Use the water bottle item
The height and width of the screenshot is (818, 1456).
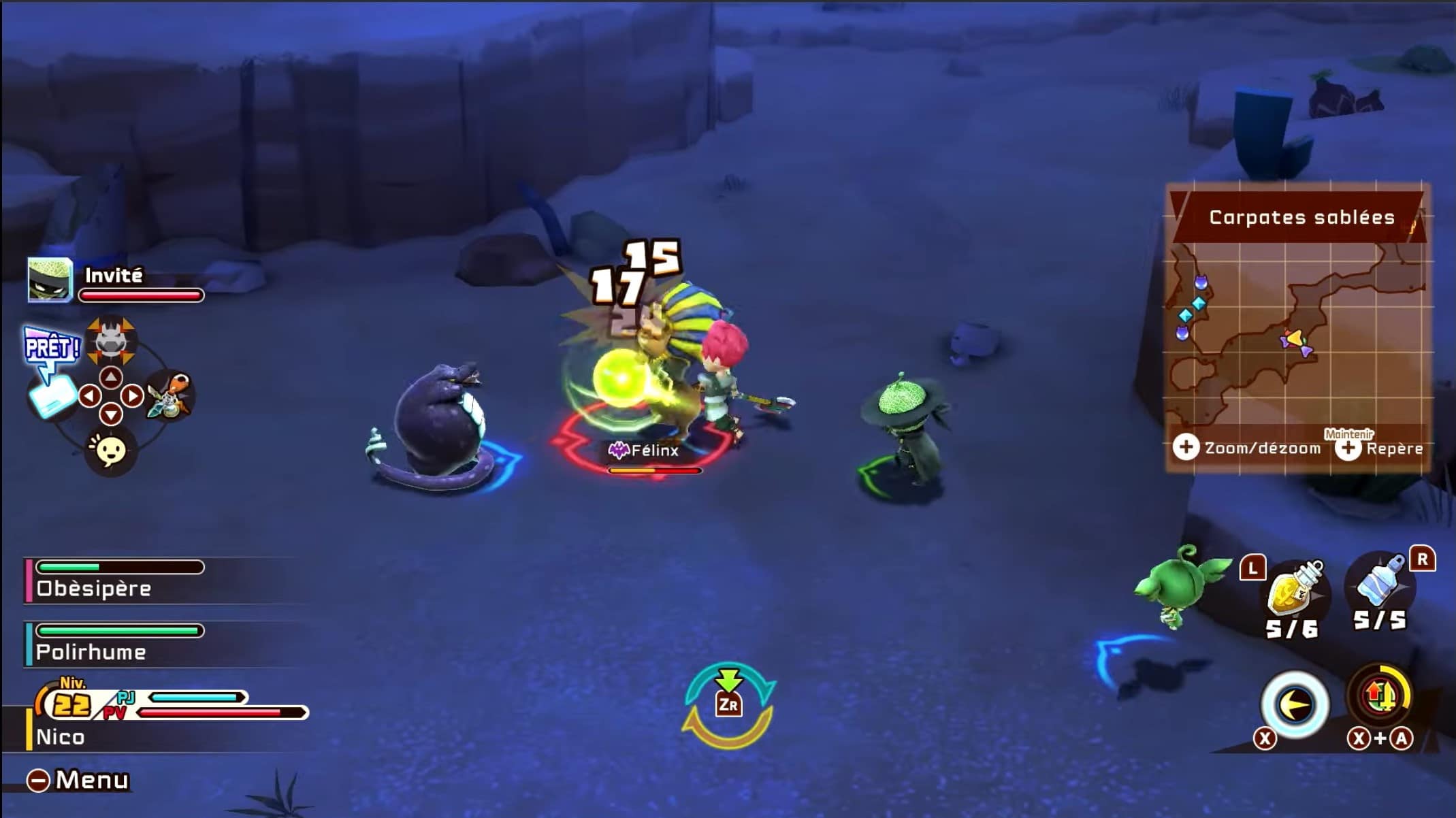click(x=1379, y=585)
